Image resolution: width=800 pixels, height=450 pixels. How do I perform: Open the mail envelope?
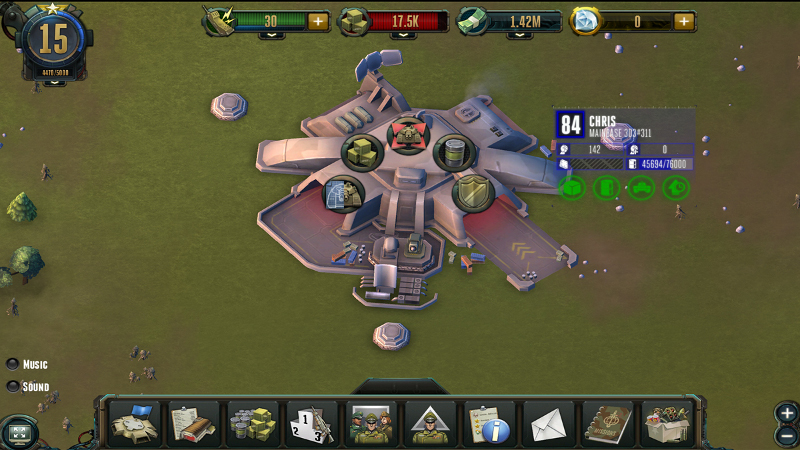(x=549, y=423)
